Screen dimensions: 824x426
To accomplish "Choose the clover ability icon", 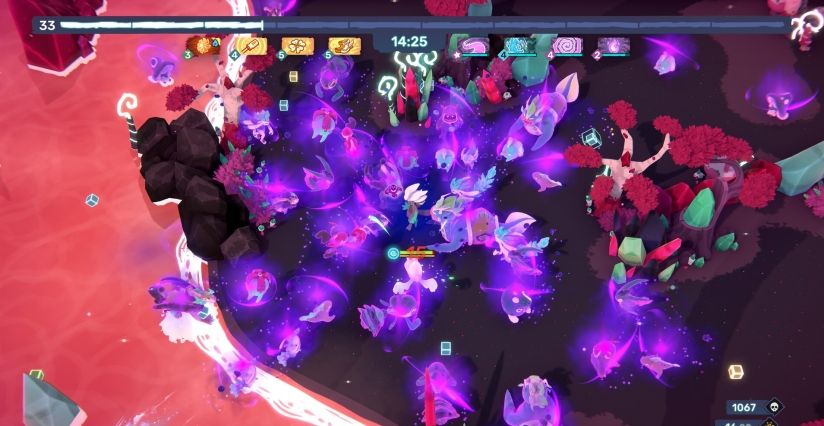I will pyautogui.click(x=297, y=45).
